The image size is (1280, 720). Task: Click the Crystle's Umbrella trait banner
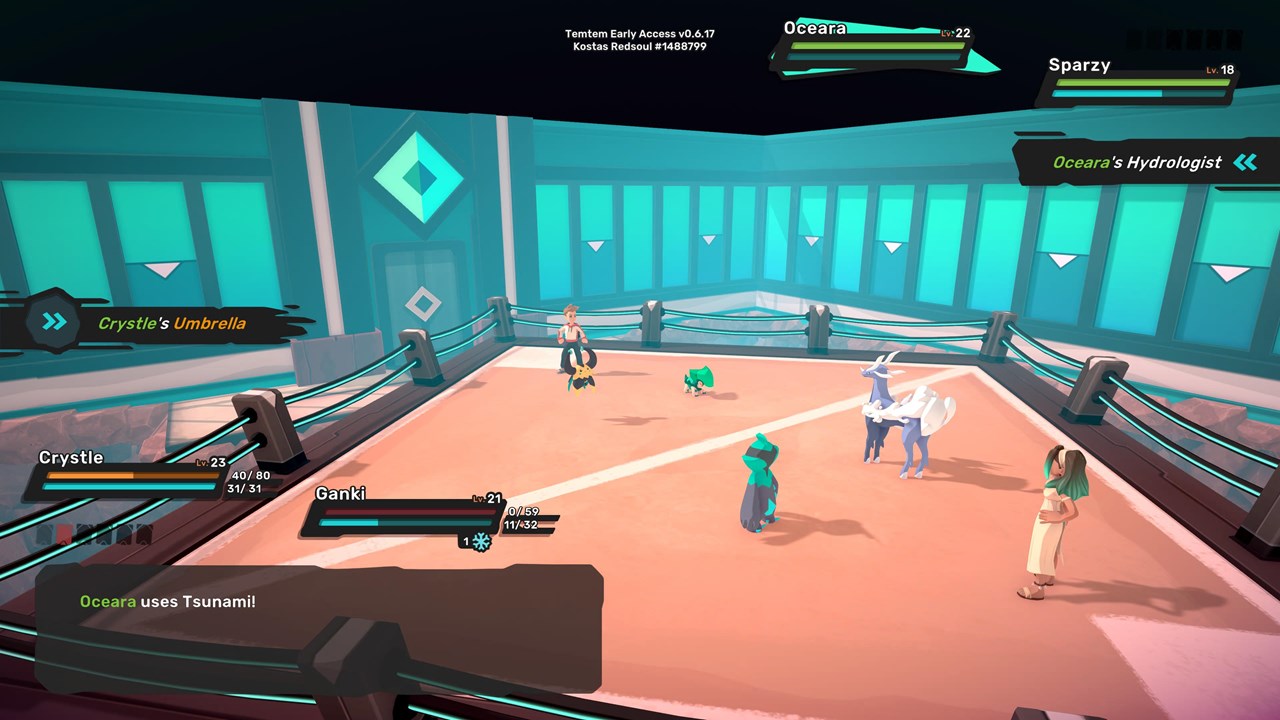(160, 324)
